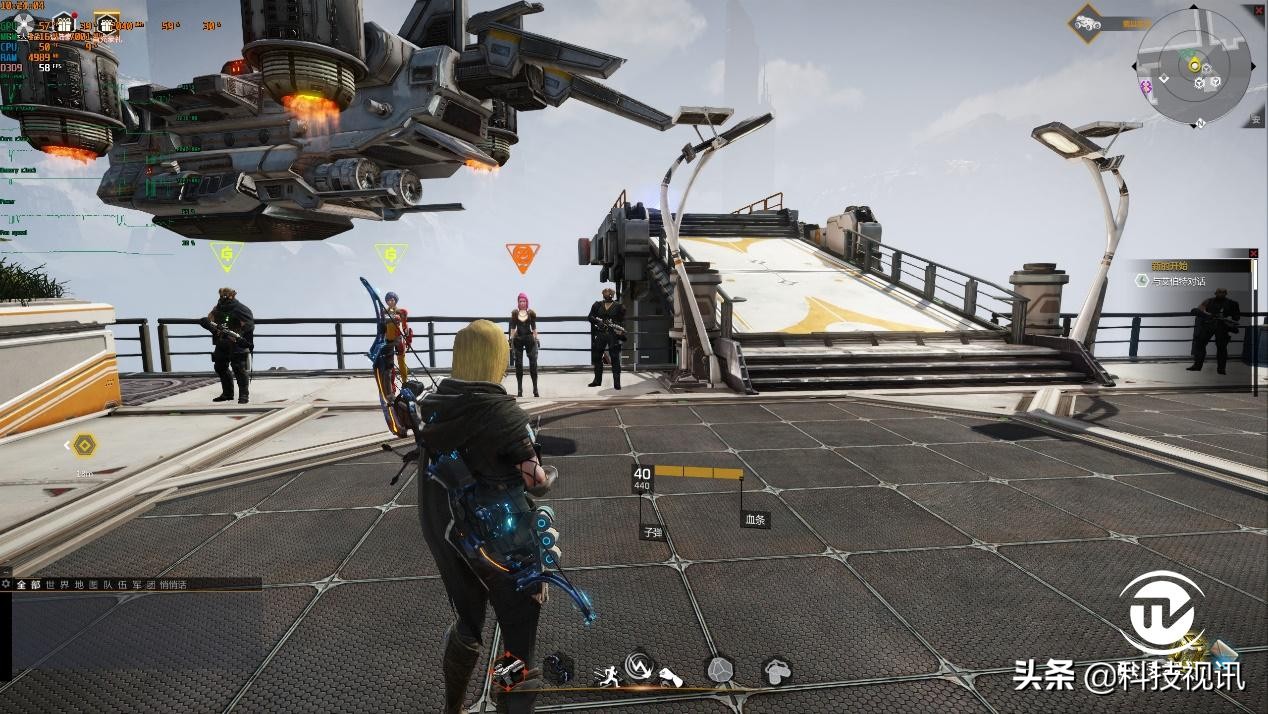Click the vehicle icon beside the minimap
1268x714 pixels.
(x=1086, y=22)
